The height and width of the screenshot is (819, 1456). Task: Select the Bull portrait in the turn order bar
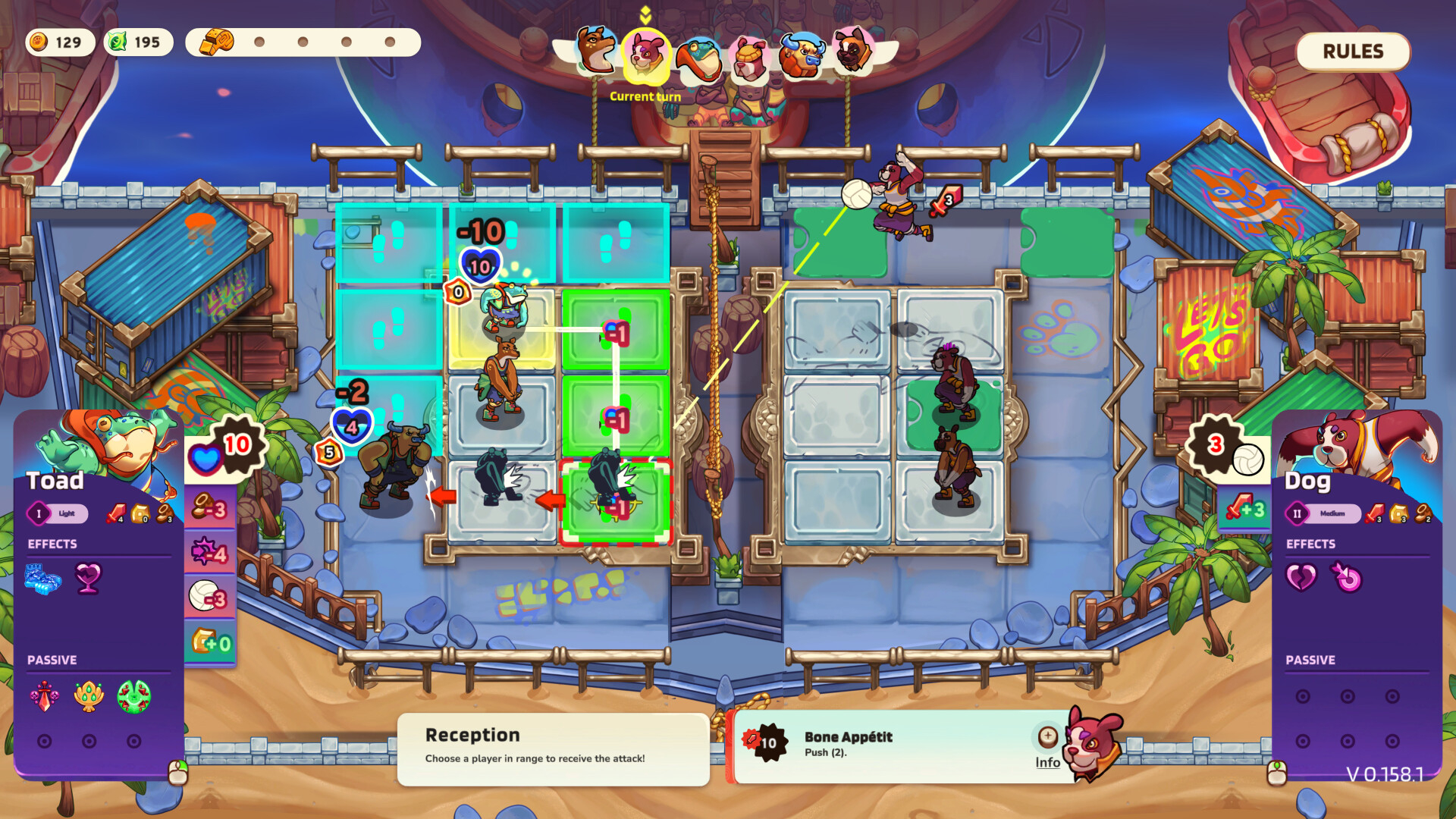802,57
